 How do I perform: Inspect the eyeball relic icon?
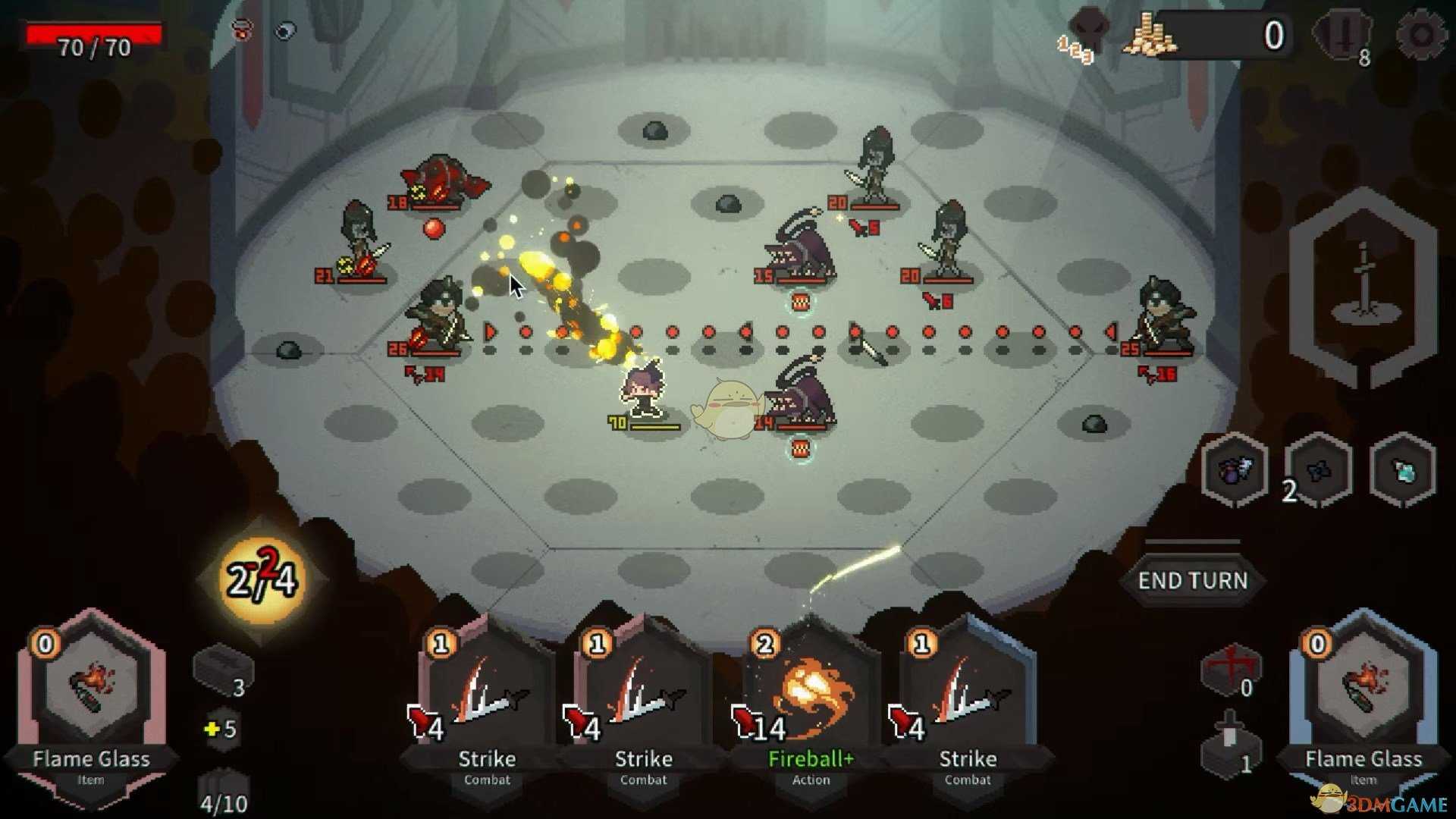285,31
